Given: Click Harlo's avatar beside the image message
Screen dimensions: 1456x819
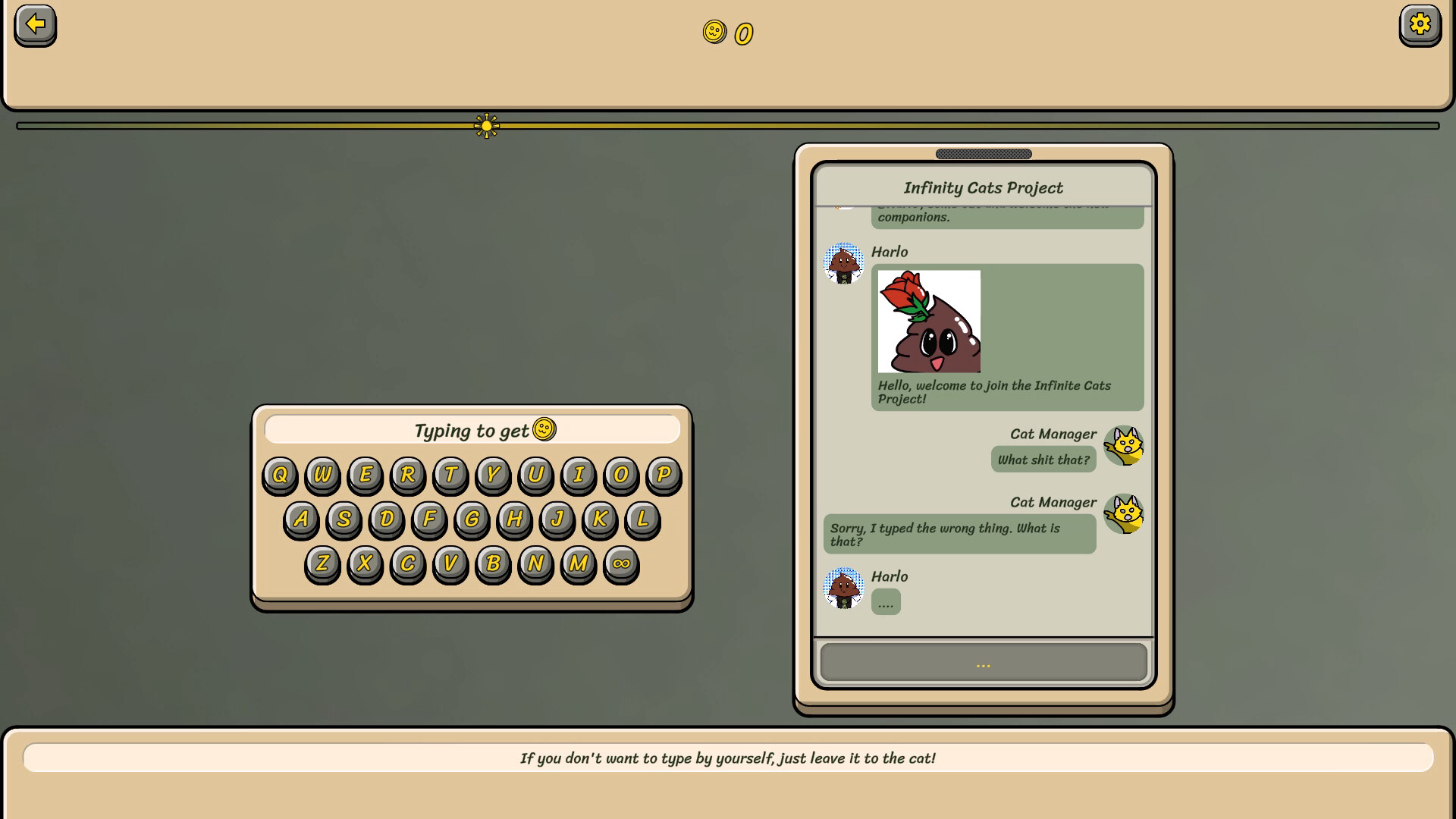Looking at the screenshot, I should [843, 264].
